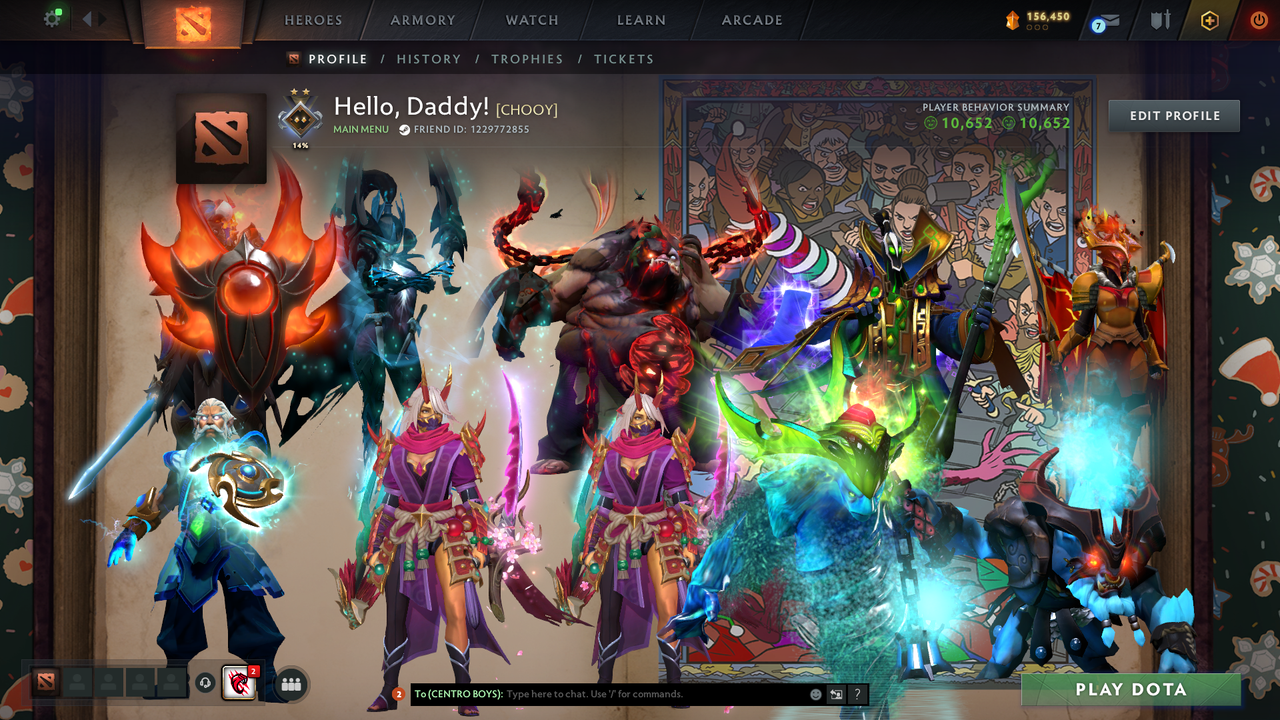Open the ARCADE menu
The width and height of the screenshot is (1280, 720).
[750, 19]
